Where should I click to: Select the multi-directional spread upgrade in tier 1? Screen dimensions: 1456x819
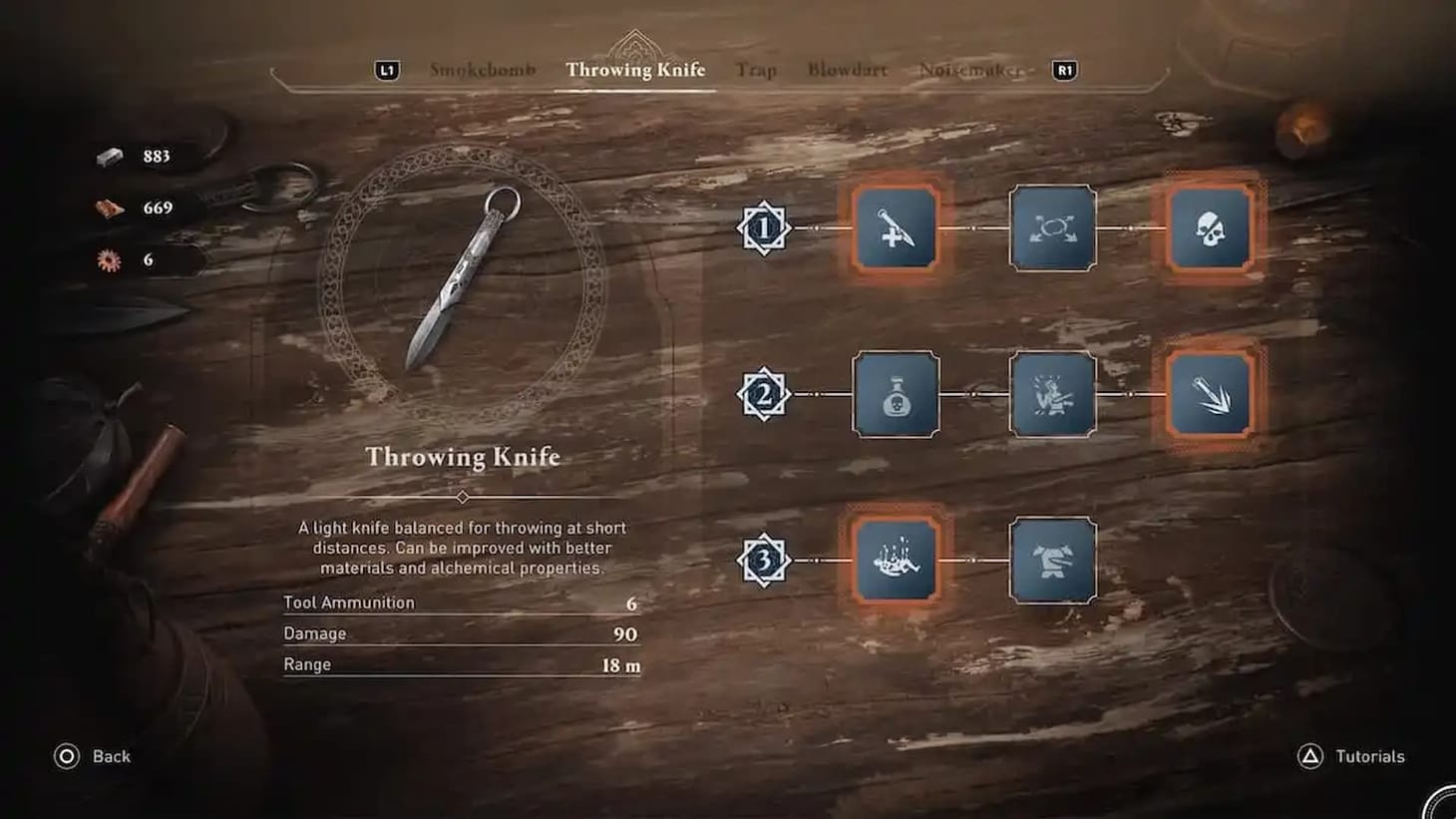pos(1052,229)
